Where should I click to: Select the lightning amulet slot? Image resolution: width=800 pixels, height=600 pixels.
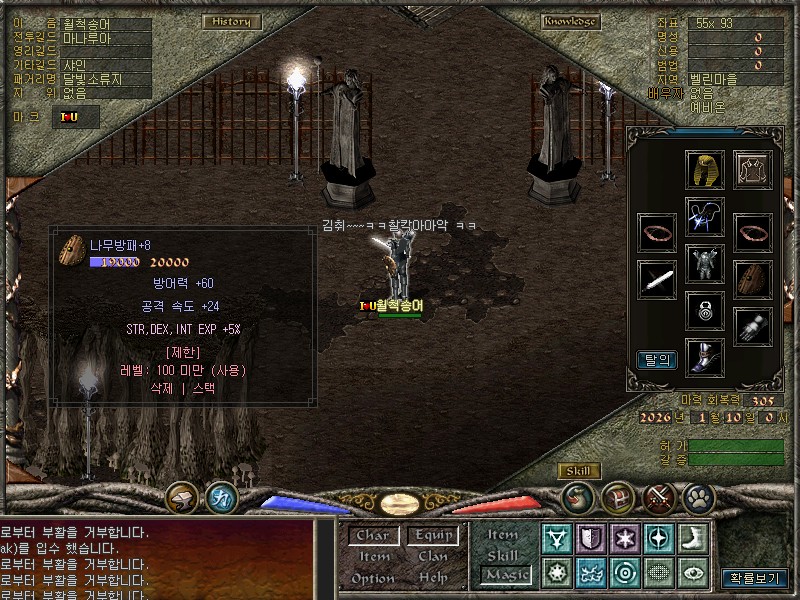(x=705, y=217)
